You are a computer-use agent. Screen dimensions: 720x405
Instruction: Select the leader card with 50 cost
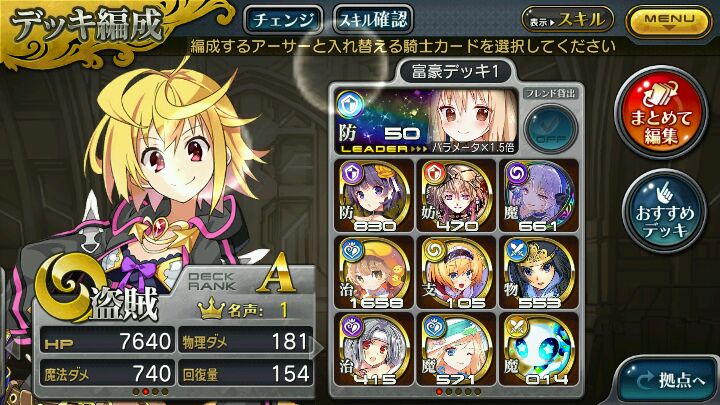point(430,118)
